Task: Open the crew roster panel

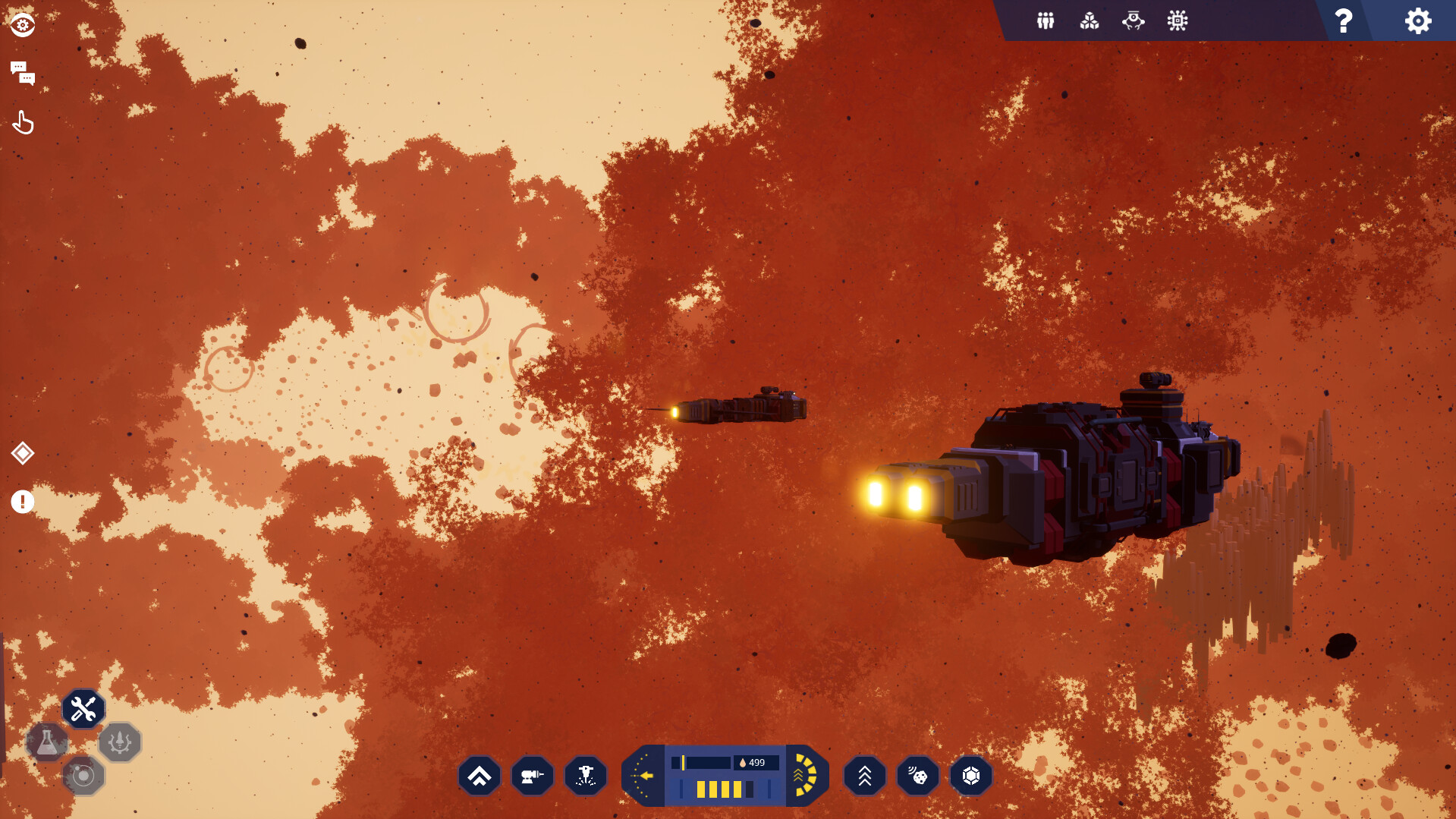Action: click(1045, 20)
